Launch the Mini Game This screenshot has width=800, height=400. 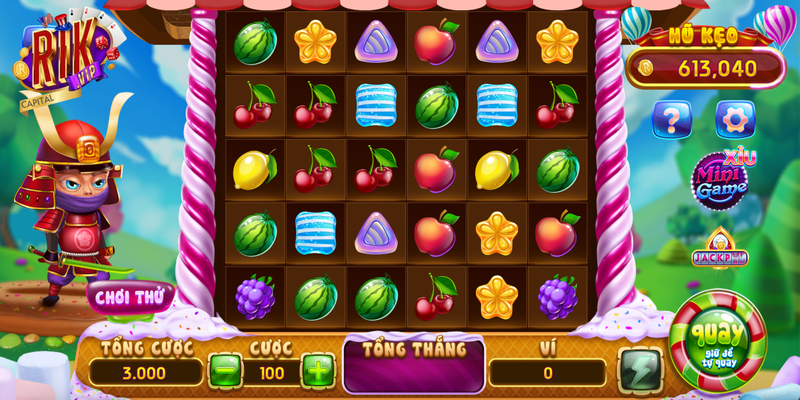(x=722, y=181)
